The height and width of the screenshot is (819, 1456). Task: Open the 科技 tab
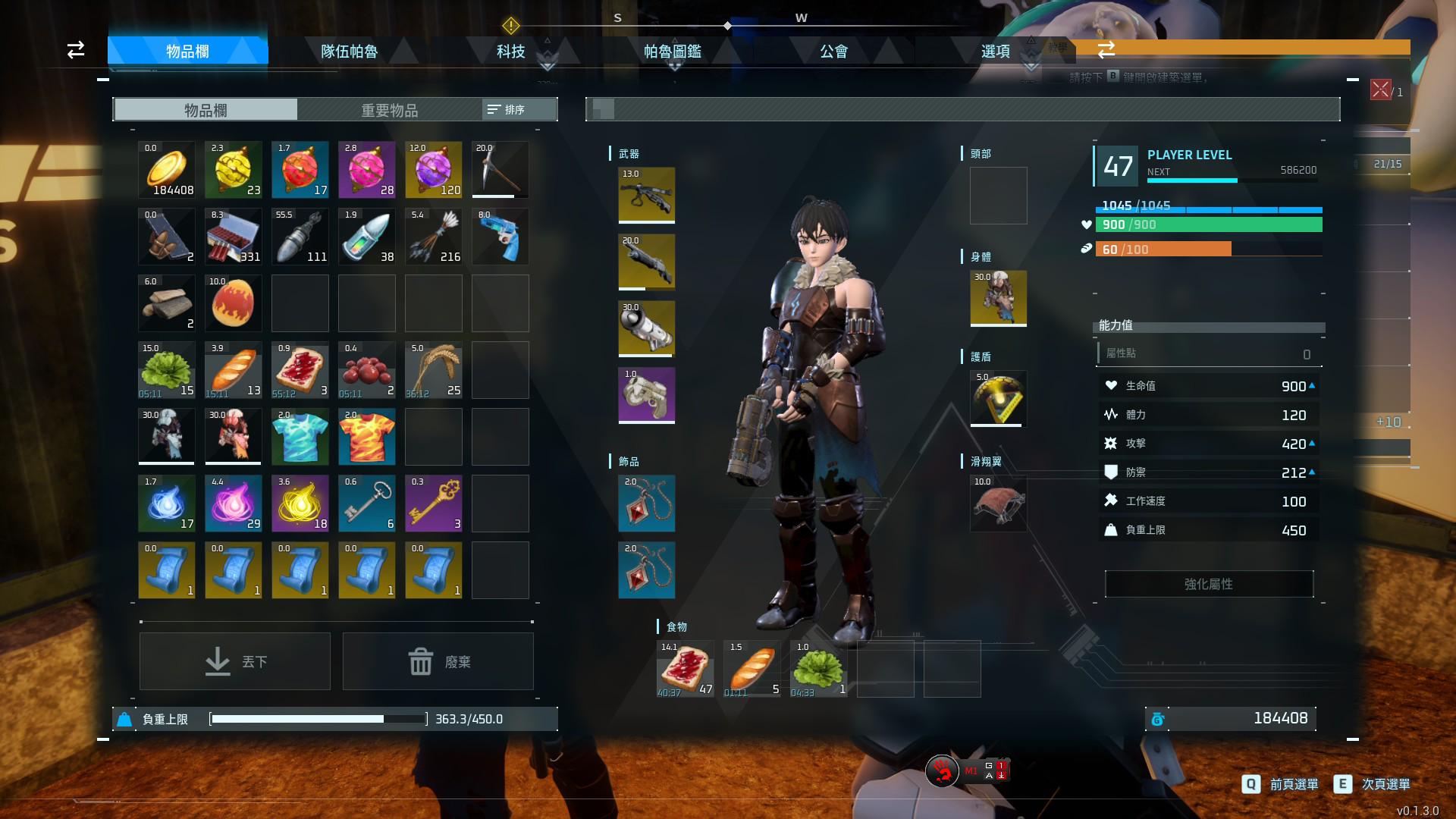pos(510,51)
